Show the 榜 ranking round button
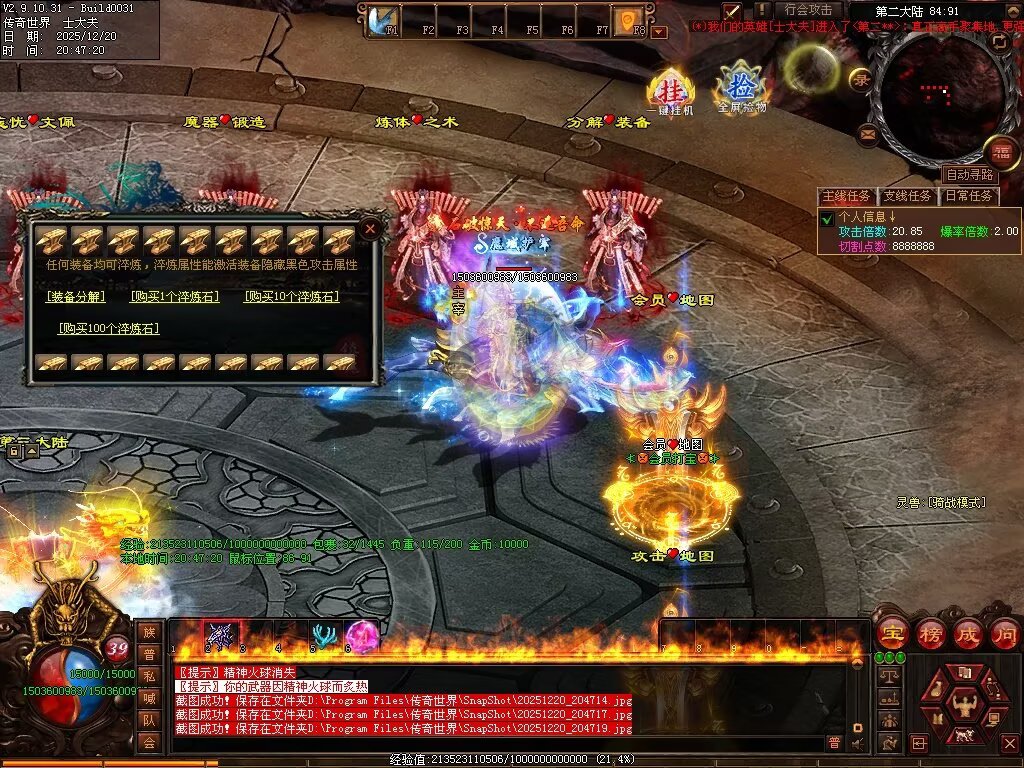The height and width of the screenshot is (768, 1024). pos(930,633)
